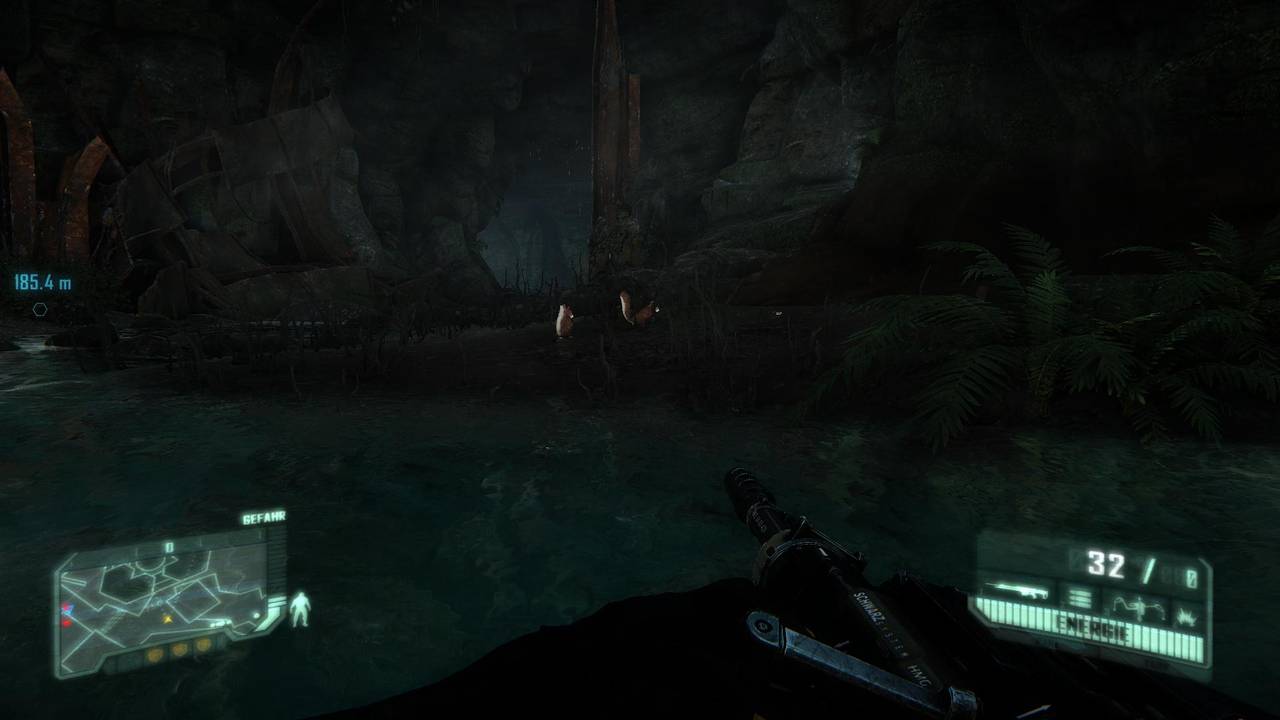Viewport: 1280px width, 720px height.
Task: Click the explosive burst icon
Action: click(x=1187, y=614)
